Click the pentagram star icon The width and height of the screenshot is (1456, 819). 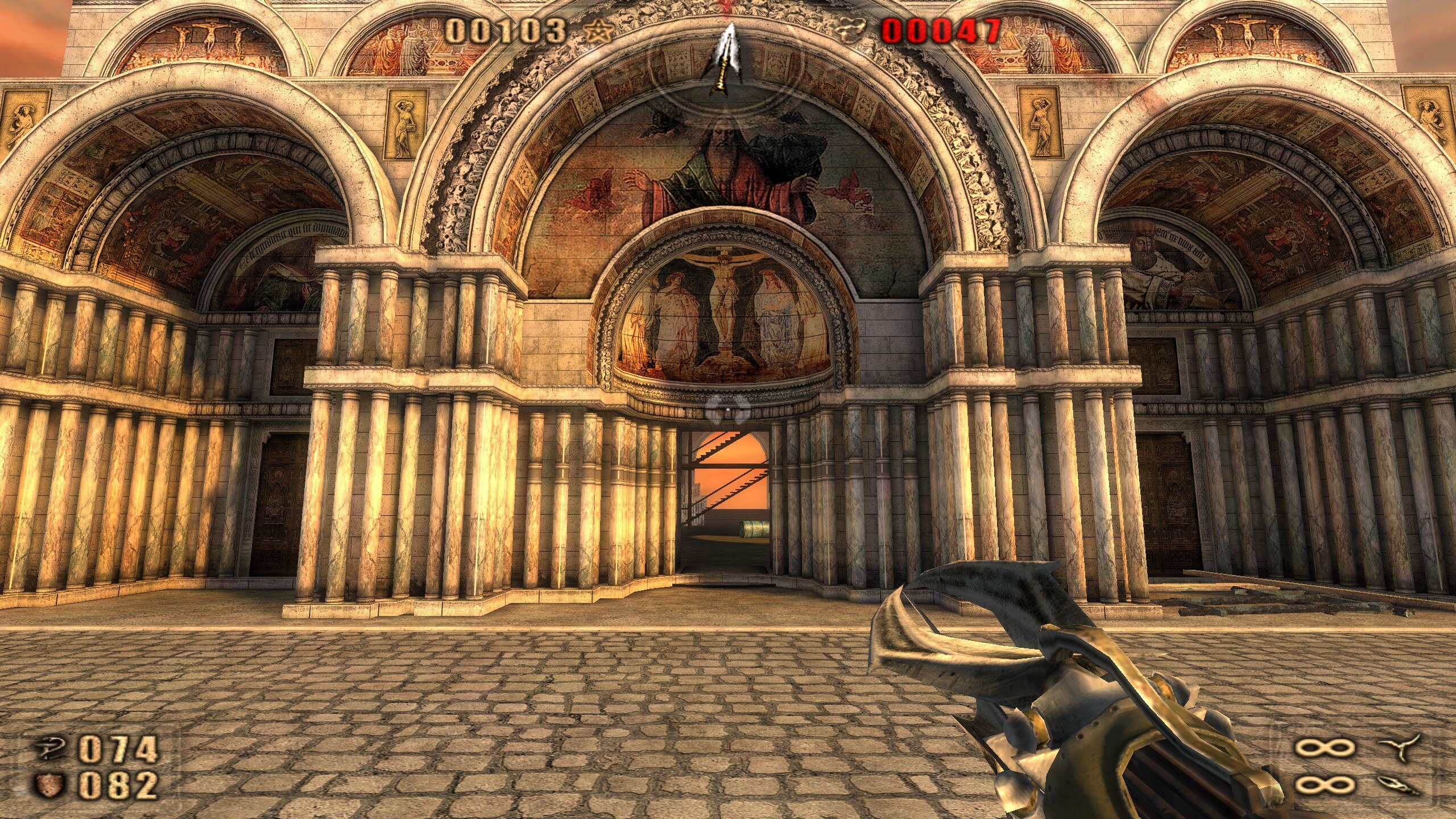tap(599, 31)
